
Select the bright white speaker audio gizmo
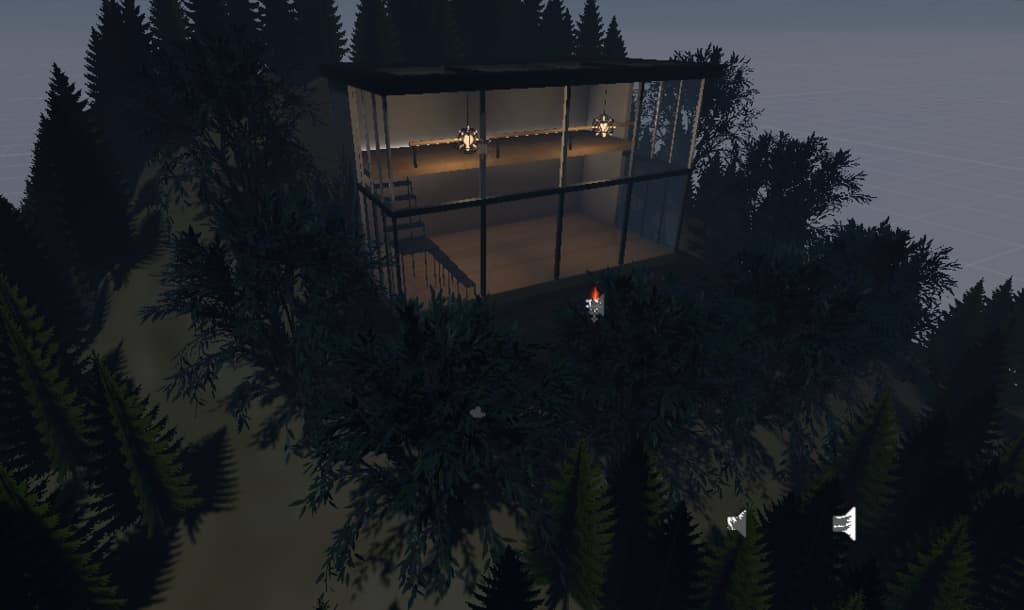point(845,523)
